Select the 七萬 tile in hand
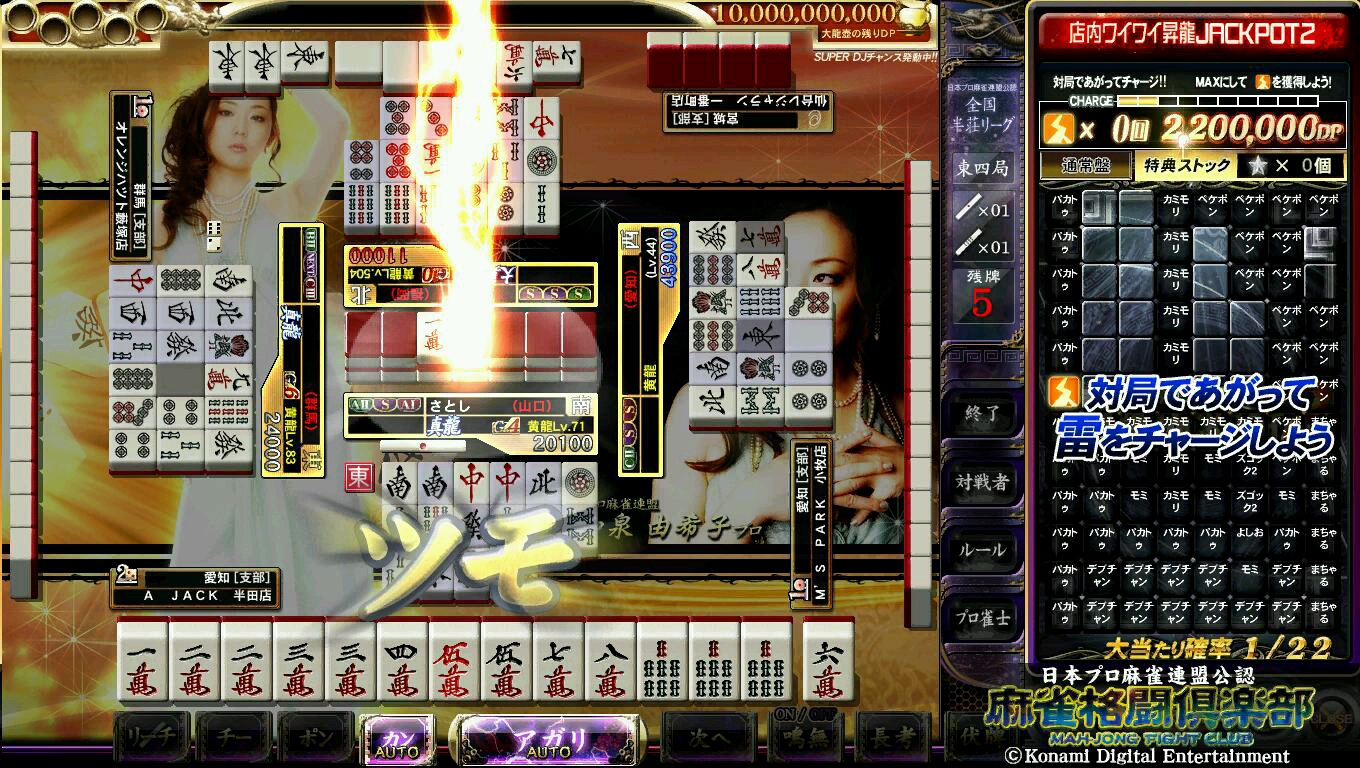The width and height of the screenshot is (1360, 768). click(x=559, y=662)
